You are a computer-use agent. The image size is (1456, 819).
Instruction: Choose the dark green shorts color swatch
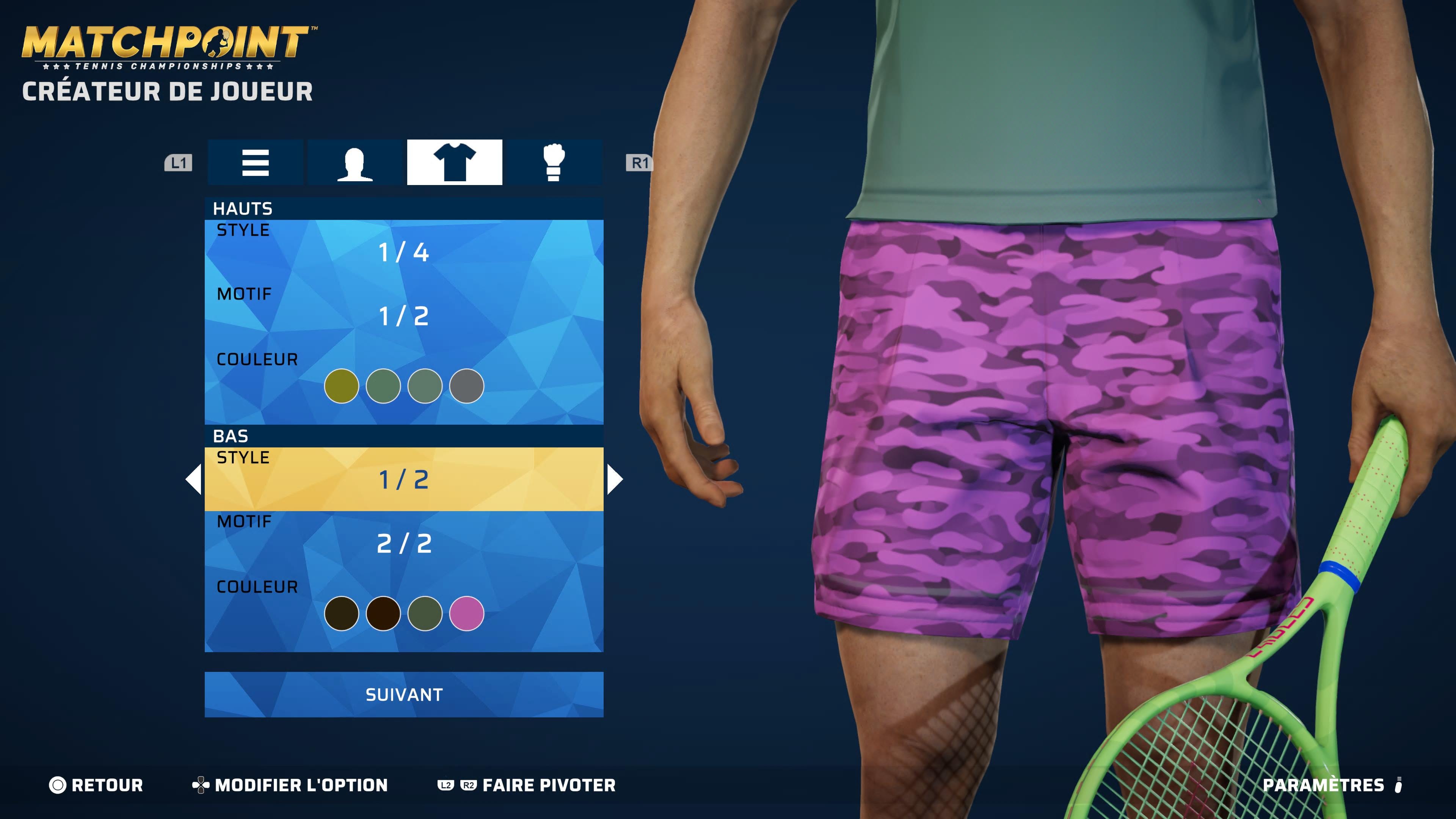[425, 613]
